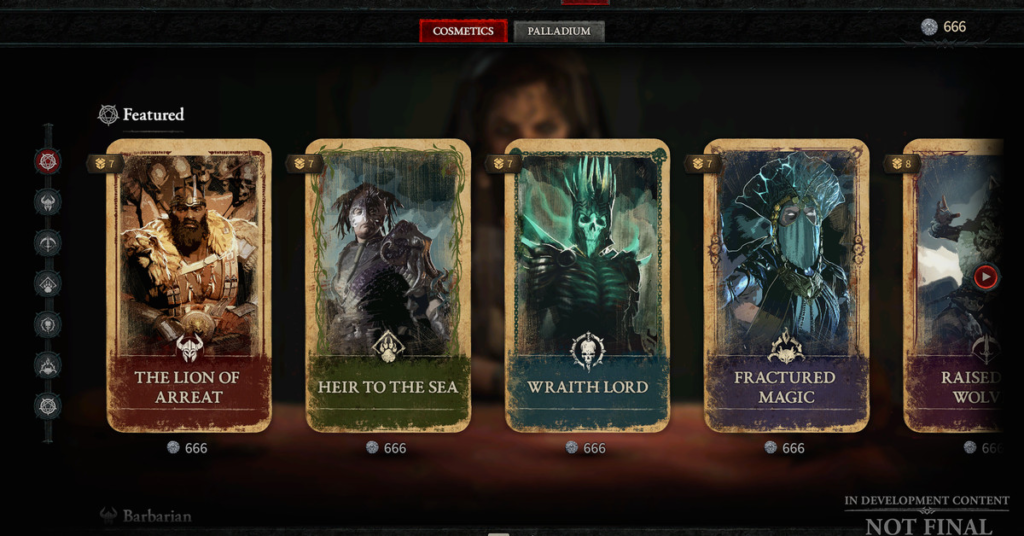The image size is (1024, 536).
Task: Choose the Heir to the Sea card
Action: click(x=387, y=285)
